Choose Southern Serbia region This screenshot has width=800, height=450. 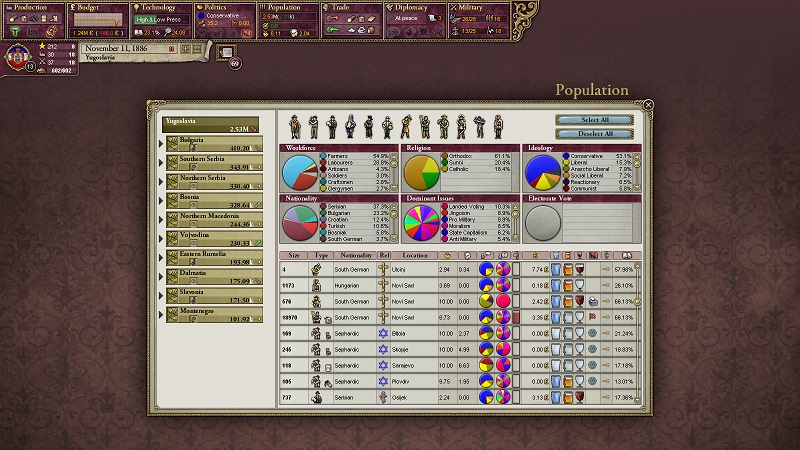[210, 162]
